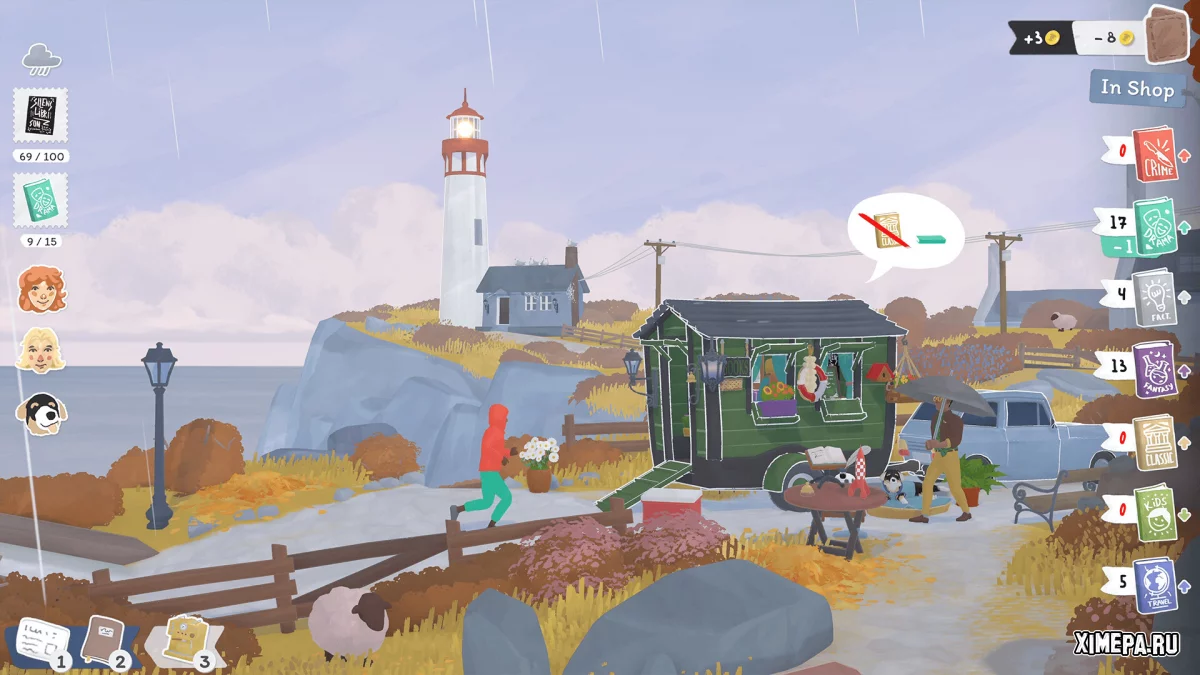Open the brown journal in the top corner
The height and width of the screenshot is (675, 1200).
(1163, 35)
